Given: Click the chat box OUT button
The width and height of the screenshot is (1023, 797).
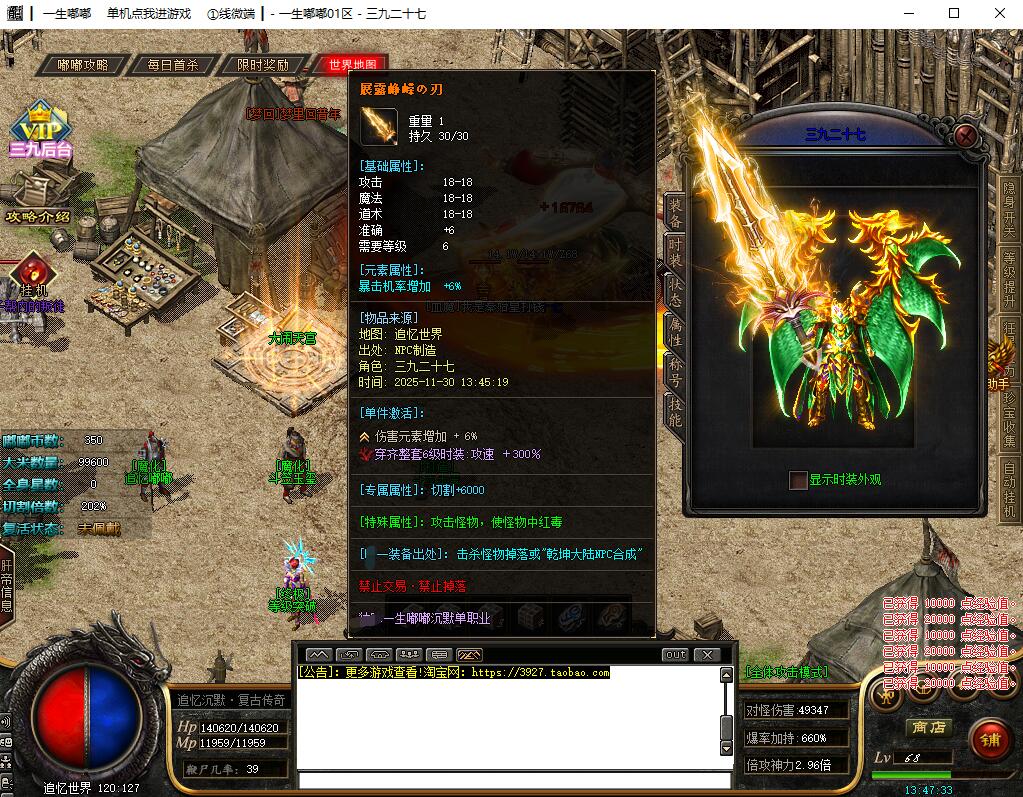Looking at the screenshot, I should point(675,655).
